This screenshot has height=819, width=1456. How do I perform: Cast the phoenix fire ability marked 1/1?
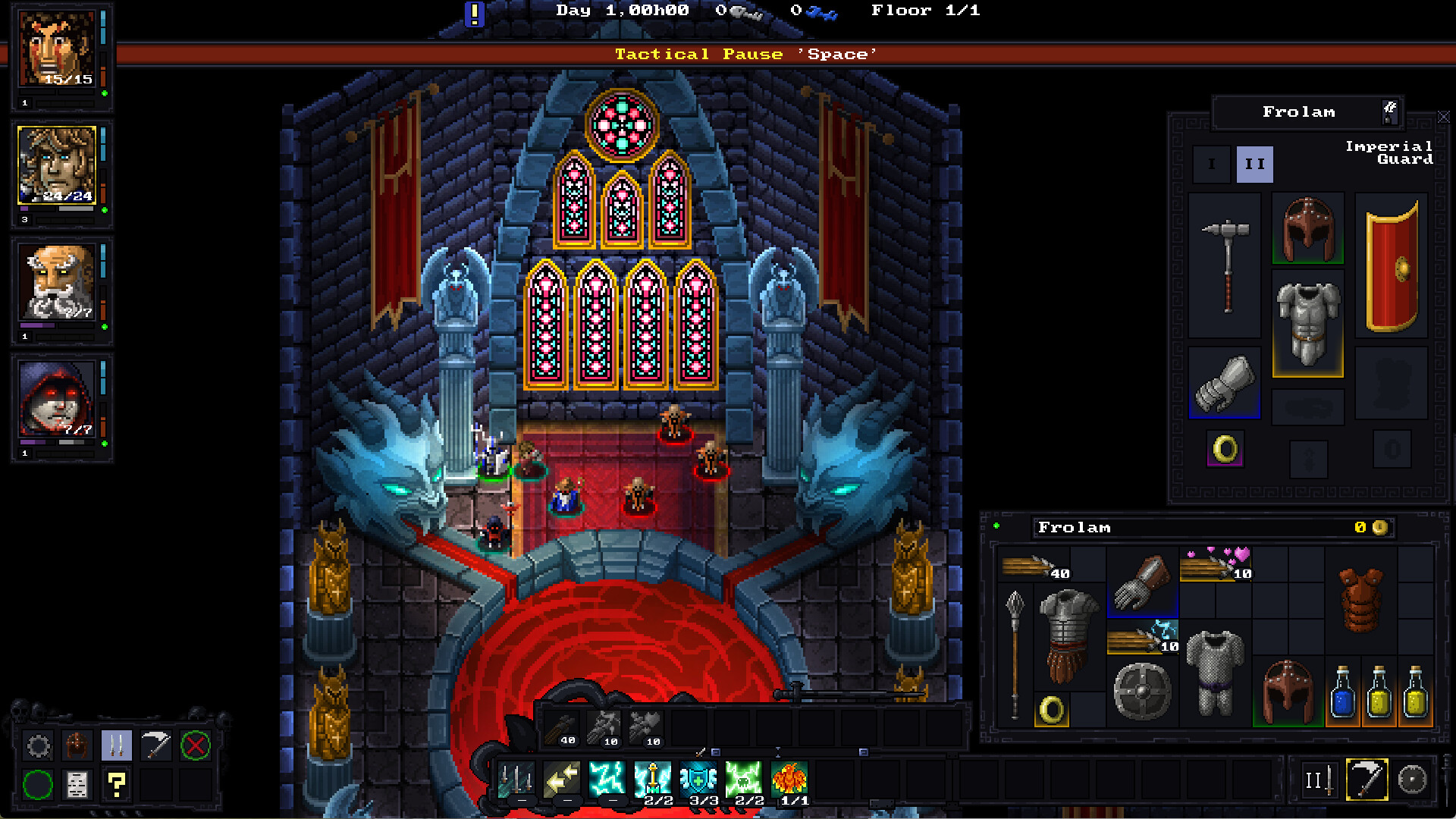tap(791, 778)
